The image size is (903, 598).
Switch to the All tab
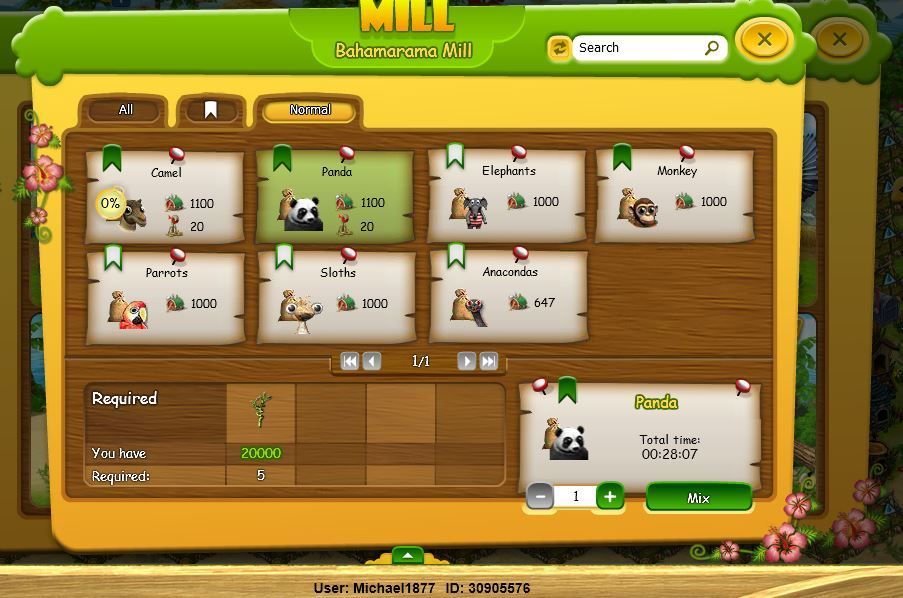coord(125,110)
